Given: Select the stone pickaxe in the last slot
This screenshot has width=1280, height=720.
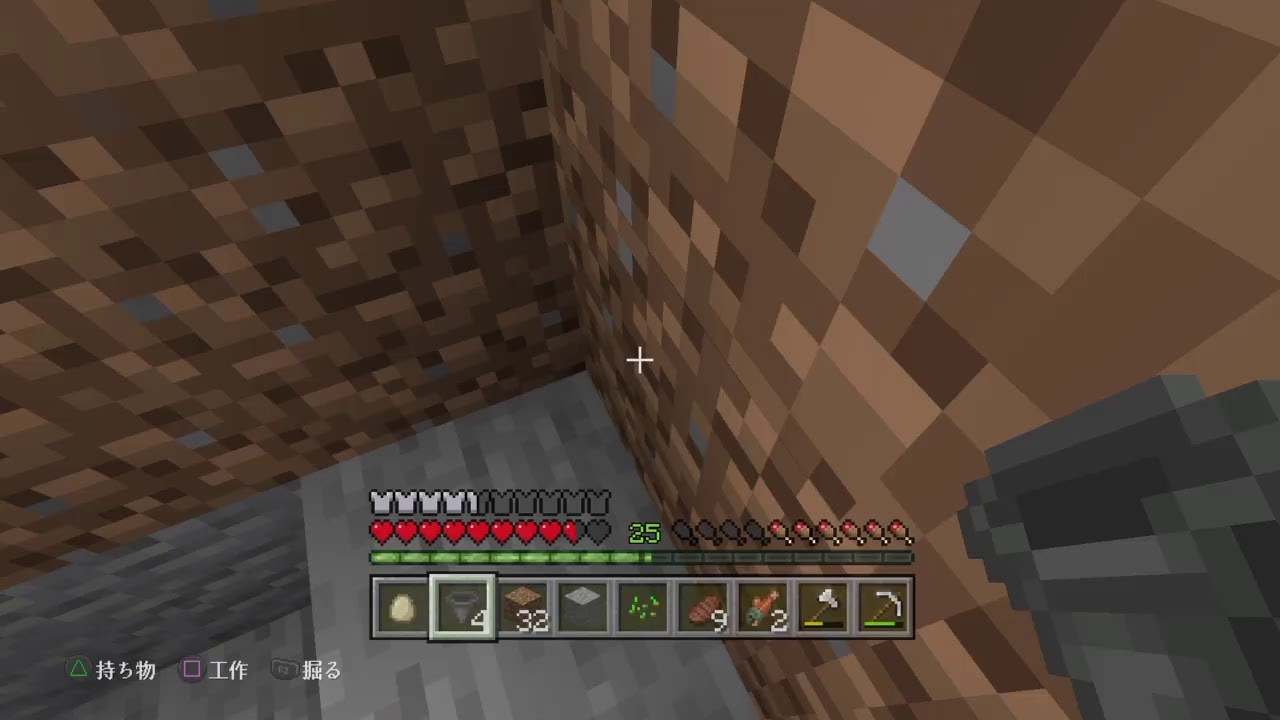Looking at the screenshot, I should (x=881, y=607).
